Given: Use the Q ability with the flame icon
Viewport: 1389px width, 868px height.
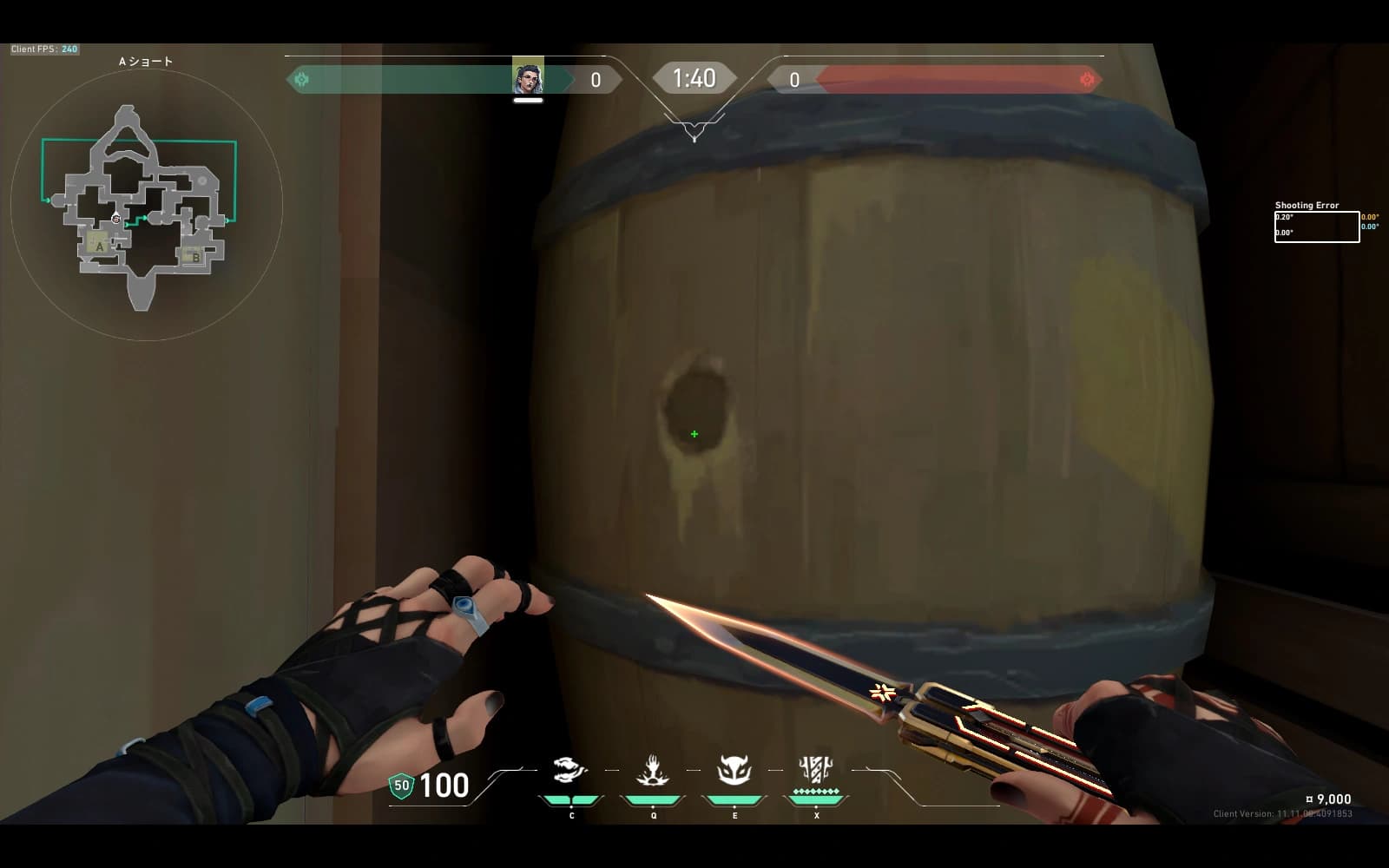Looking at the screenshot, I should (652, 771).
